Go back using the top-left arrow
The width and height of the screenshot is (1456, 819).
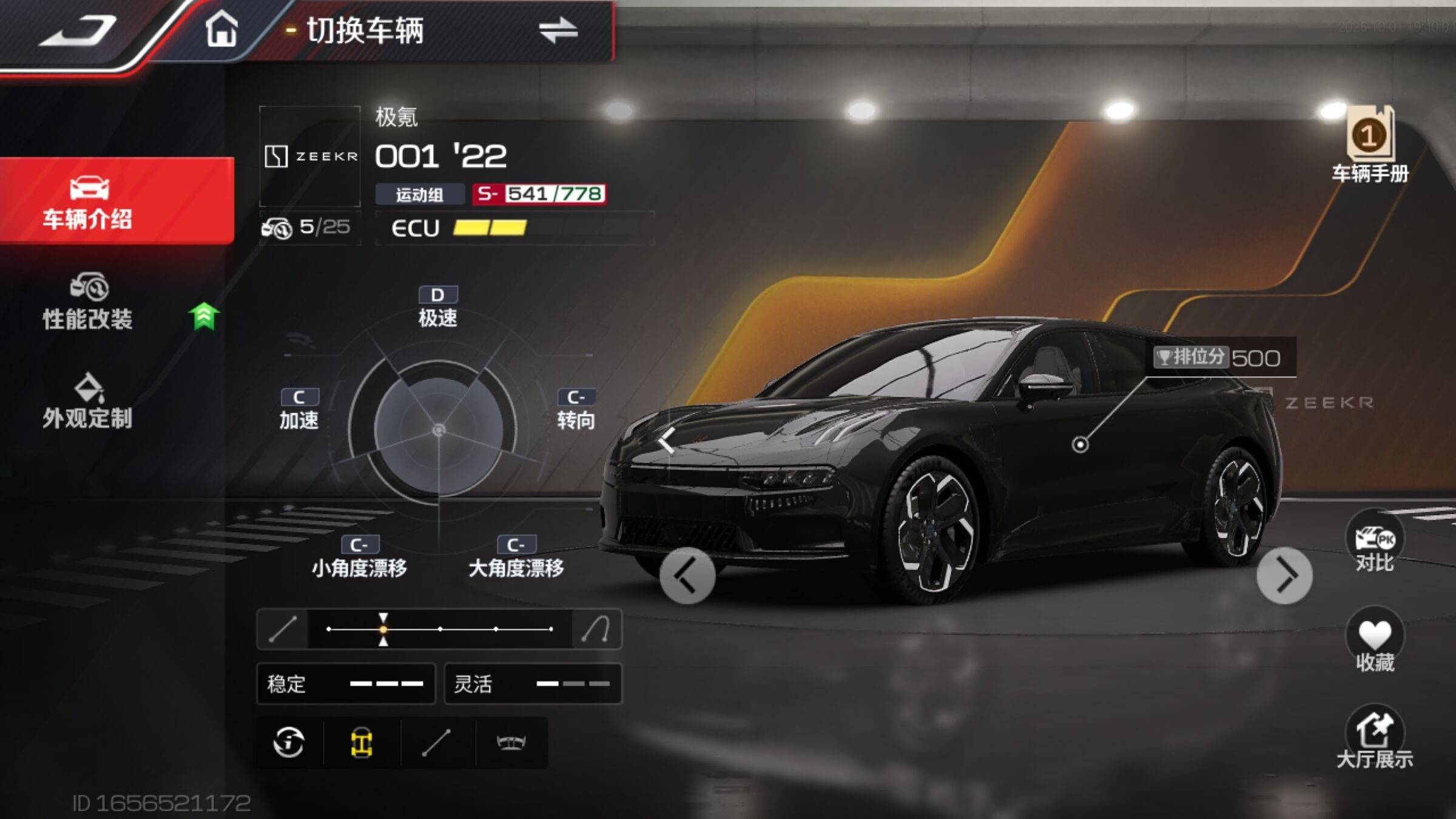point(78,30)
